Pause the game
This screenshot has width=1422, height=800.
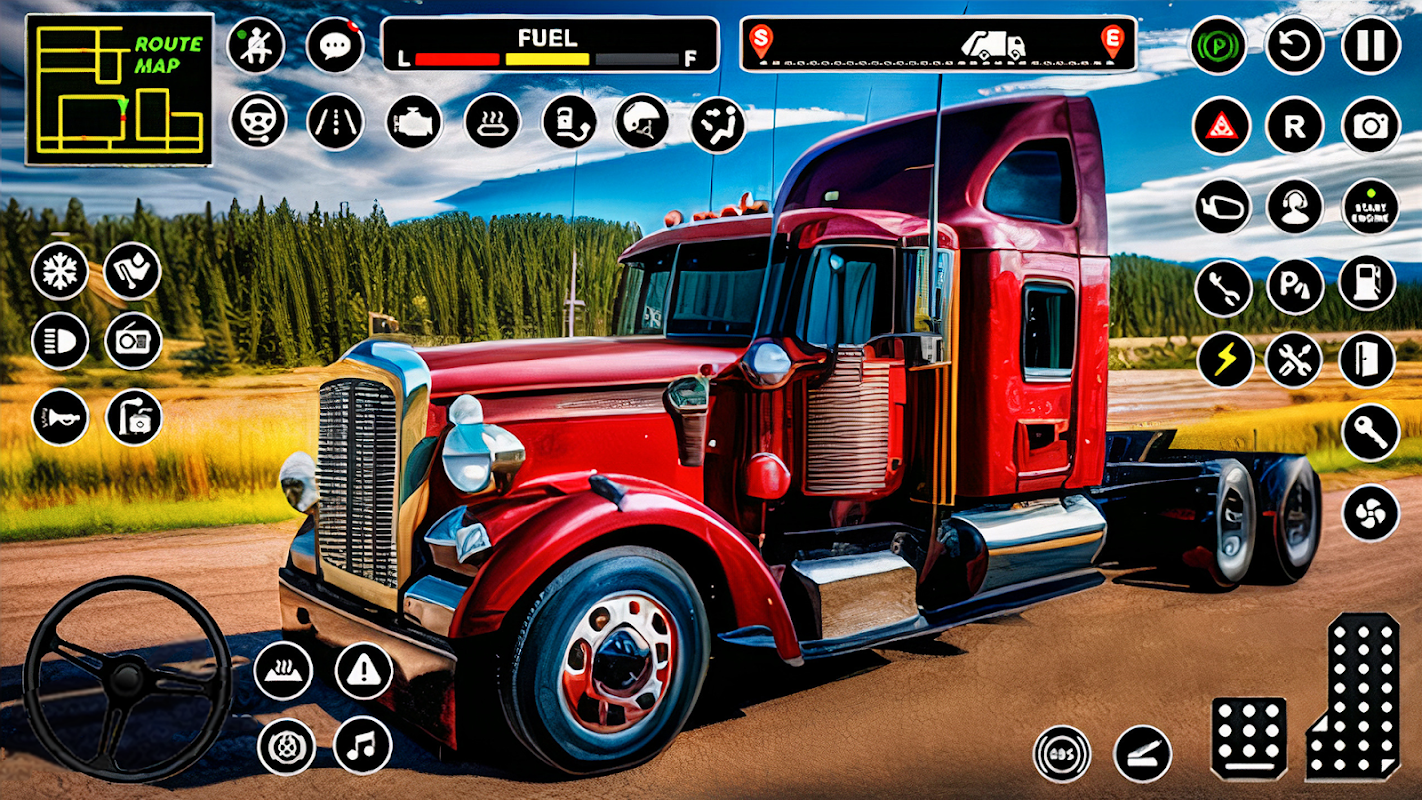(x=1370, y=46)
